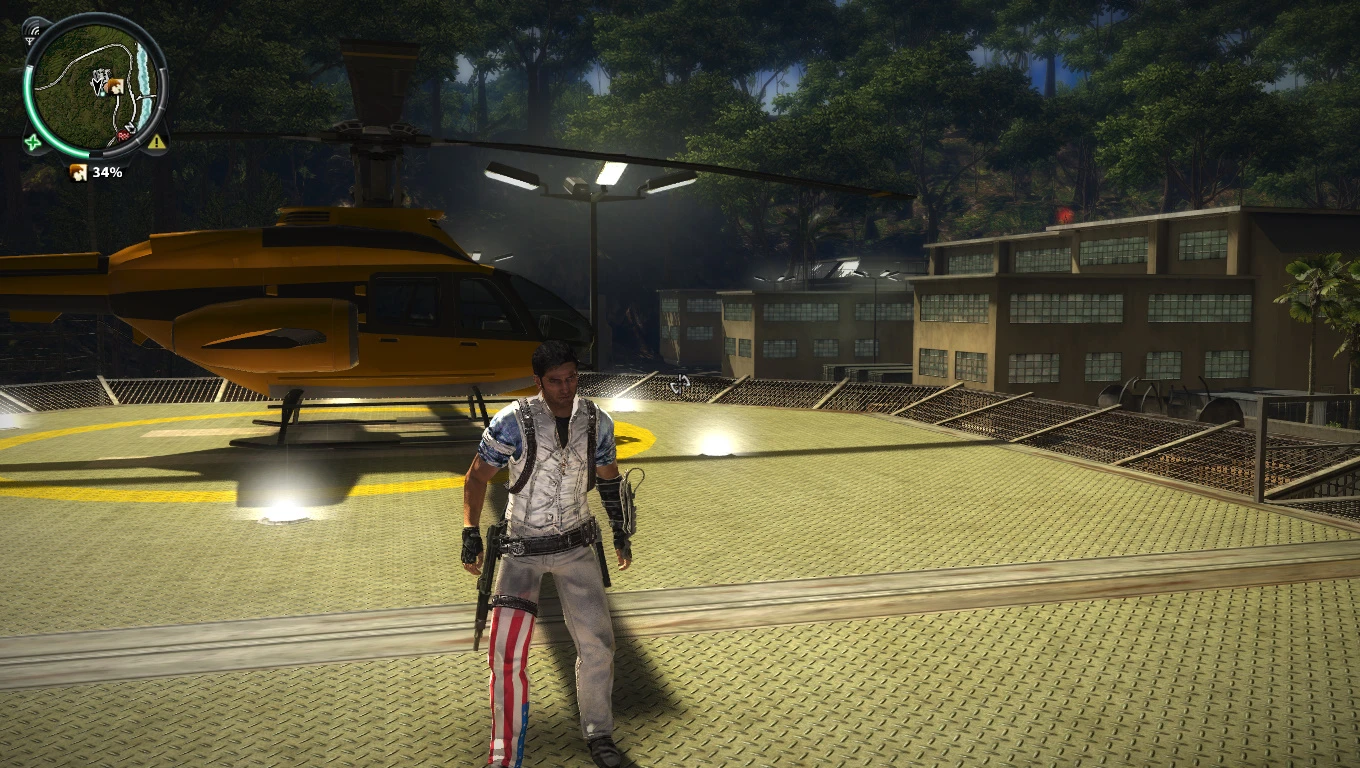Select the red skull marker on the minimap road

[x=122, y=135]
